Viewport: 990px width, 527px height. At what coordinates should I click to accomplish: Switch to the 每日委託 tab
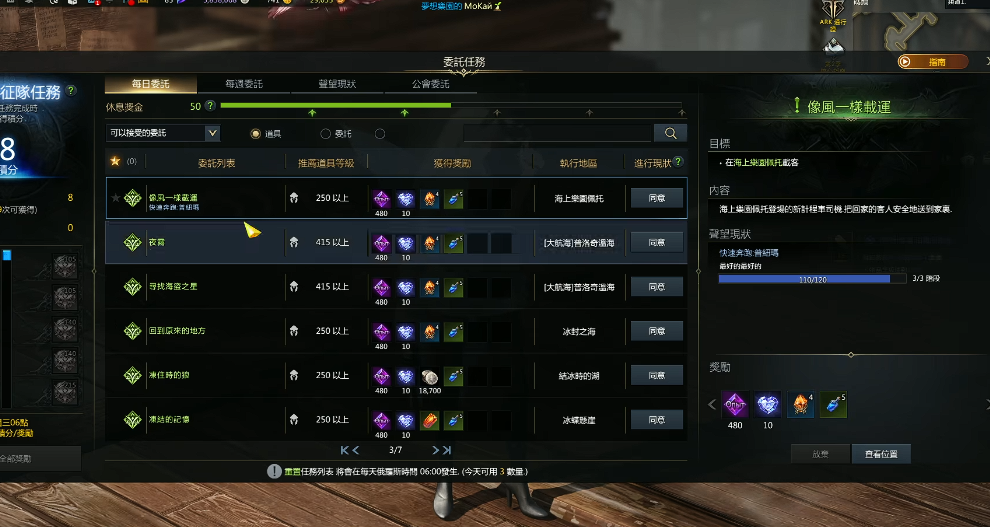[150, 84]
